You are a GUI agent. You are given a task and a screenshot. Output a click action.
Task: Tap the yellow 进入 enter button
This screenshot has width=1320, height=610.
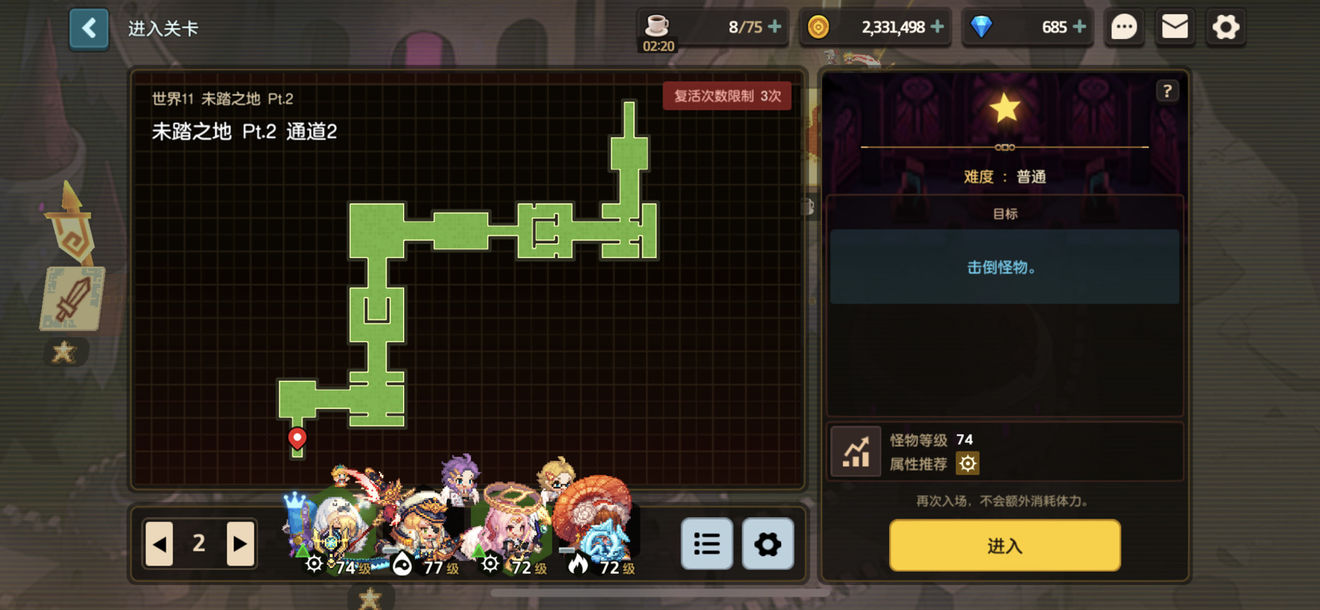[x=1004, y=545]
